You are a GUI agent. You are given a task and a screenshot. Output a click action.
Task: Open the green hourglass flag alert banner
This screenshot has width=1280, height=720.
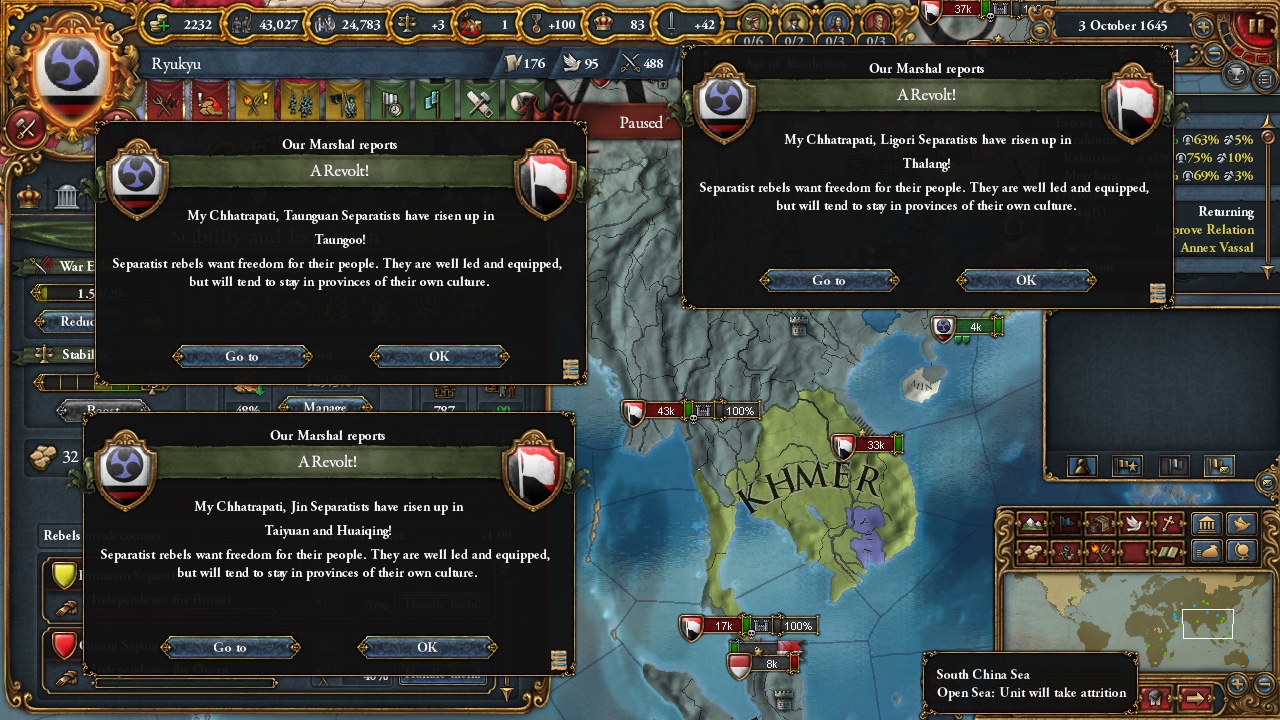coord(391,102)
